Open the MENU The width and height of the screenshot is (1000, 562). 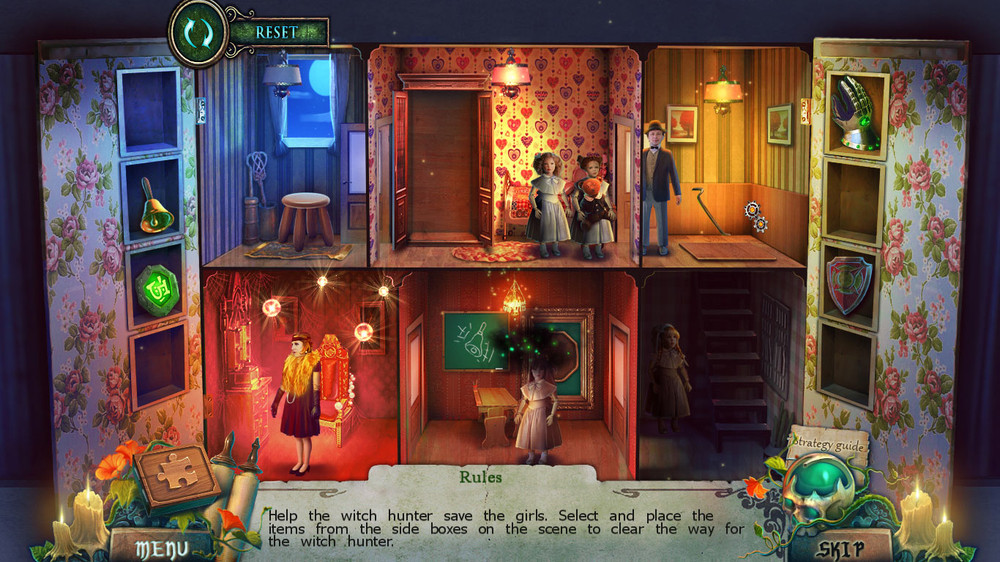[160, 547]
